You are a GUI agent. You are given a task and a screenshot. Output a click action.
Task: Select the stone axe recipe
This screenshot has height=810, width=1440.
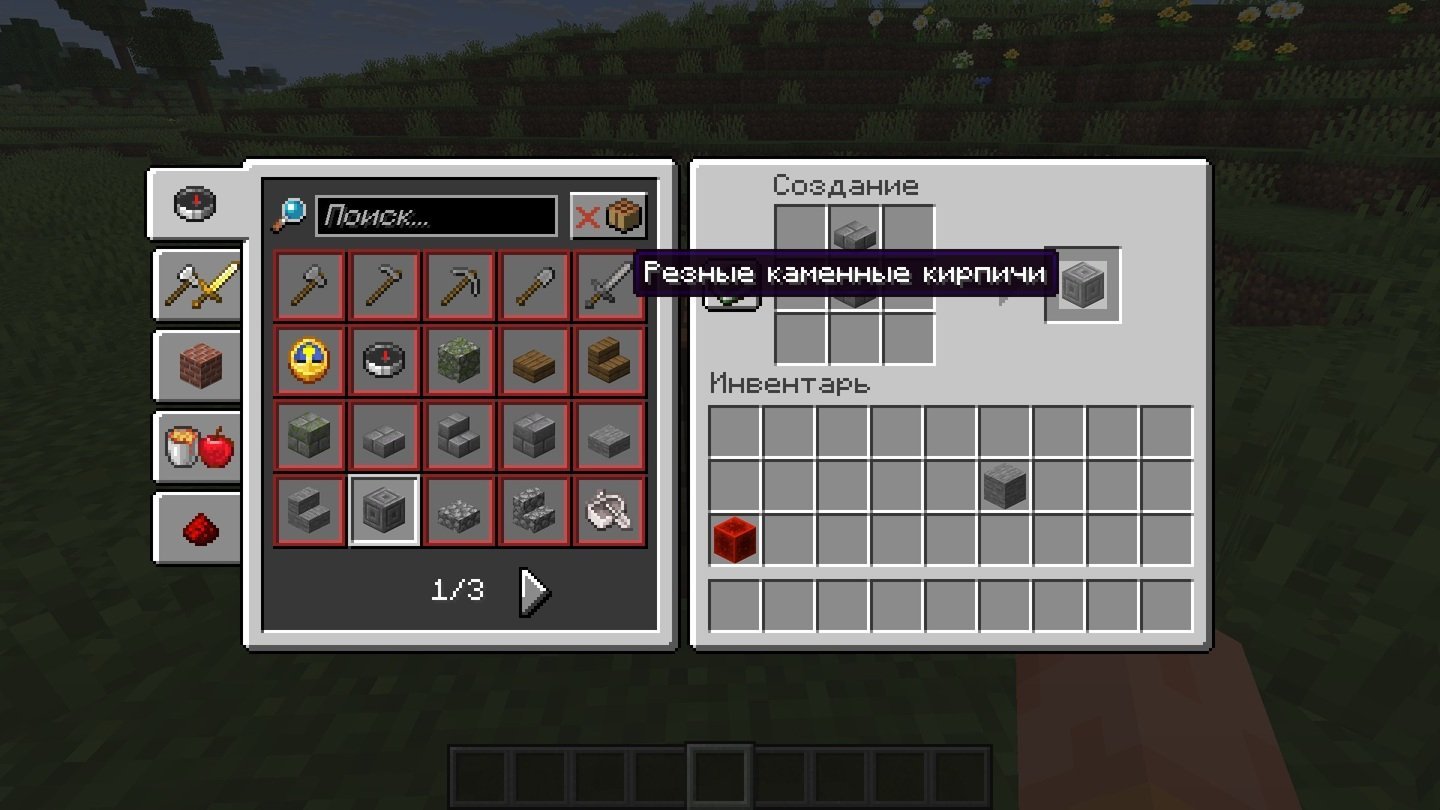[x=310, y=287]
